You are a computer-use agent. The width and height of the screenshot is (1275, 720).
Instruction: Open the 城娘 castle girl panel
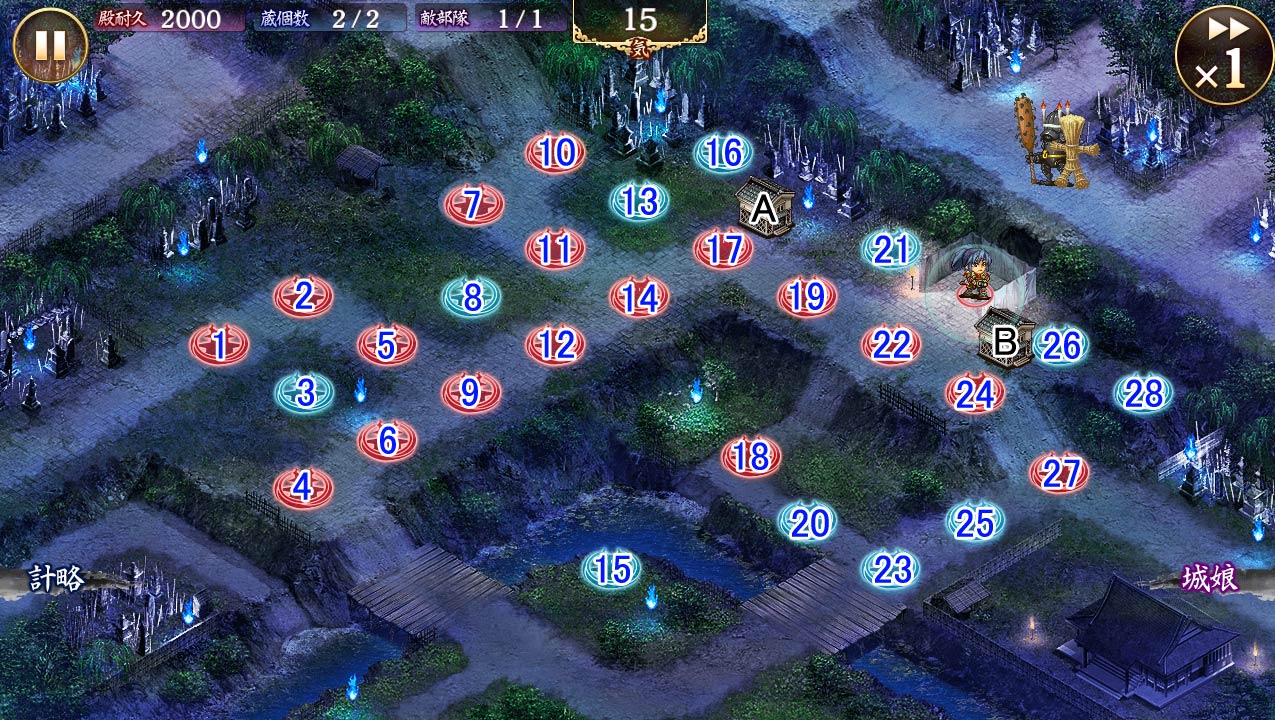coord(1212,579)
